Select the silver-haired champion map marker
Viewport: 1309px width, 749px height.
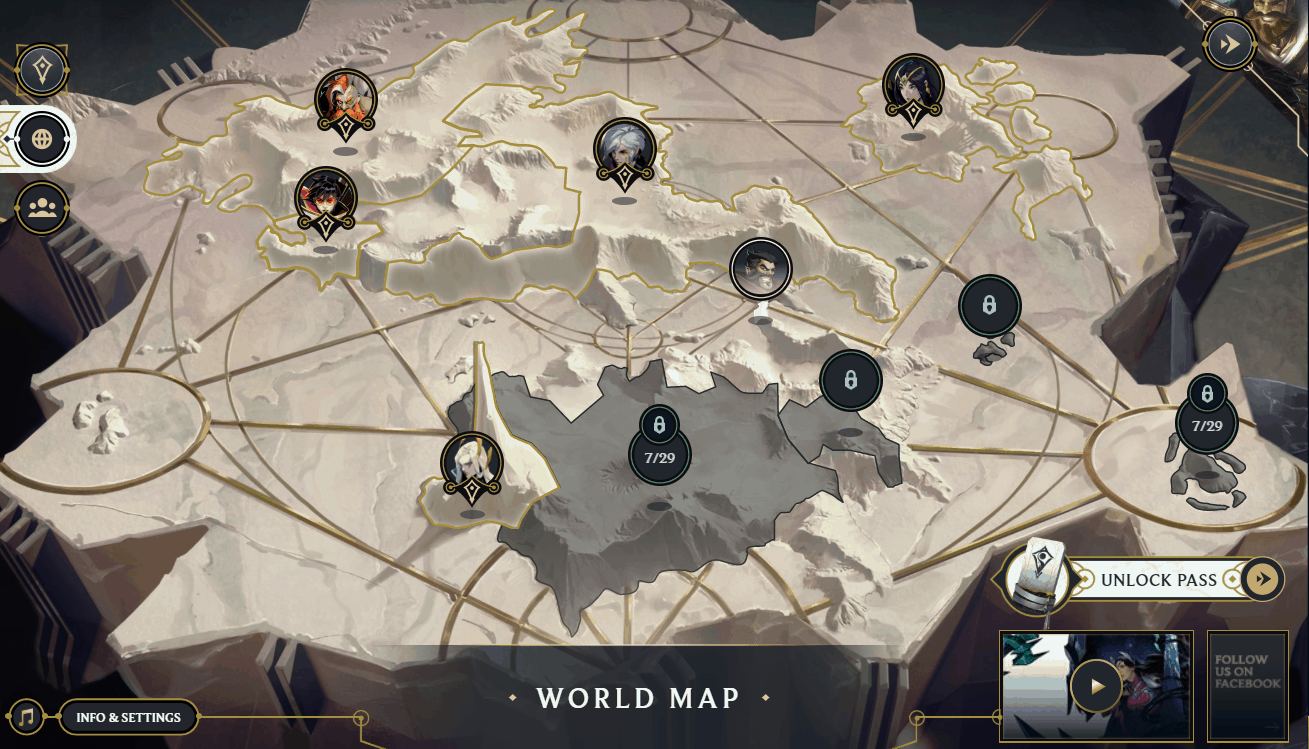click(624, 150)
